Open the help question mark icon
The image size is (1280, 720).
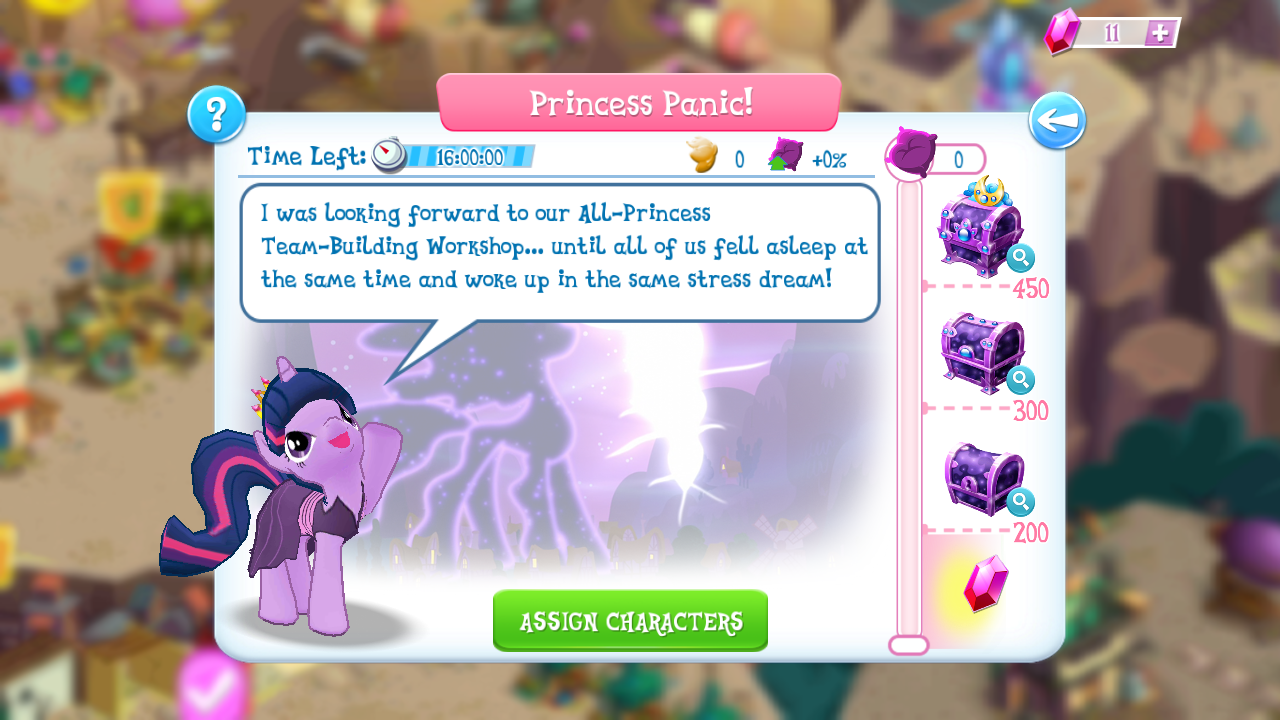[216, 115]
